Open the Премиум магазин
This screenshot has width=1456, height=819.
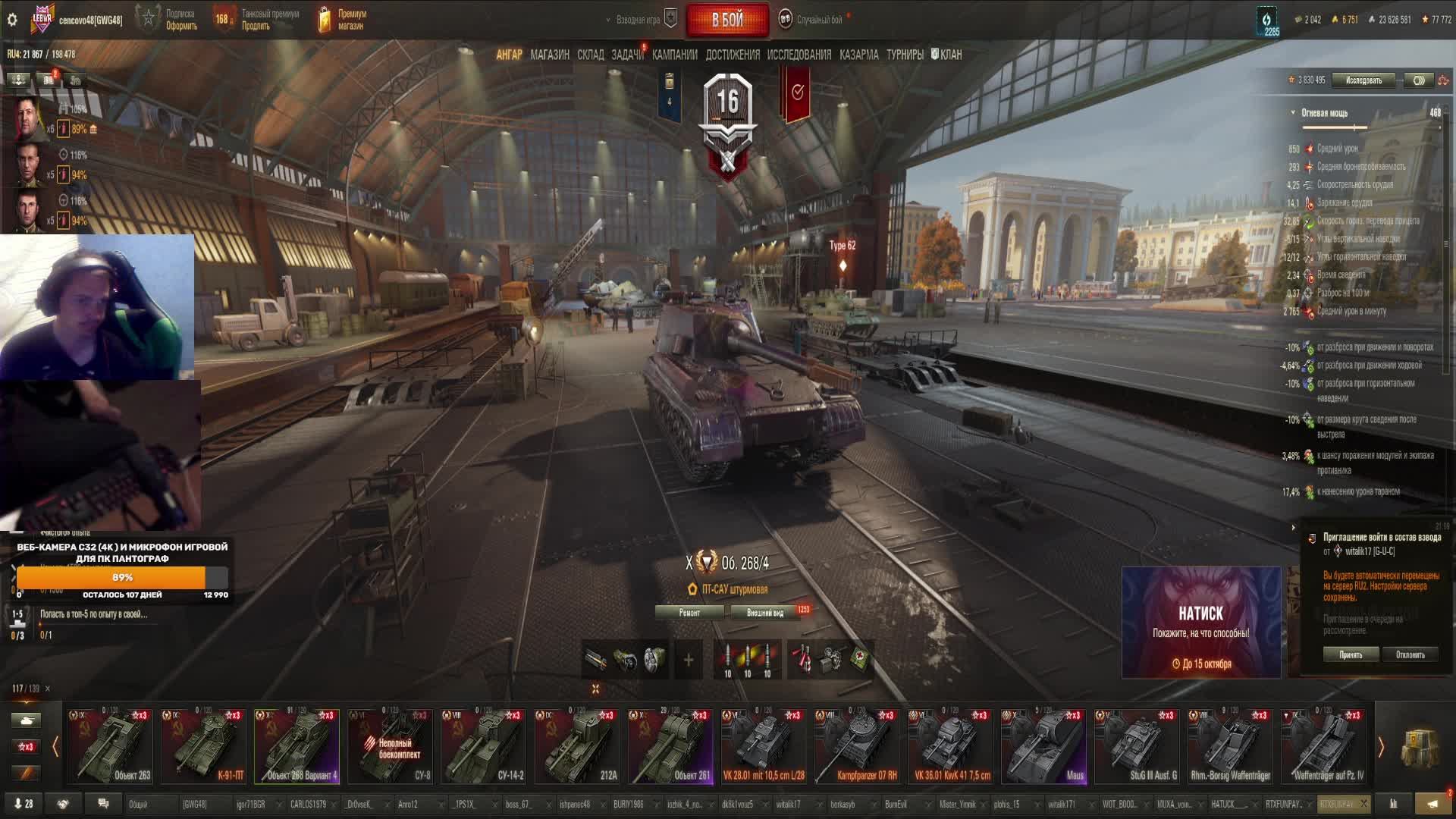[x=343, y=20]
